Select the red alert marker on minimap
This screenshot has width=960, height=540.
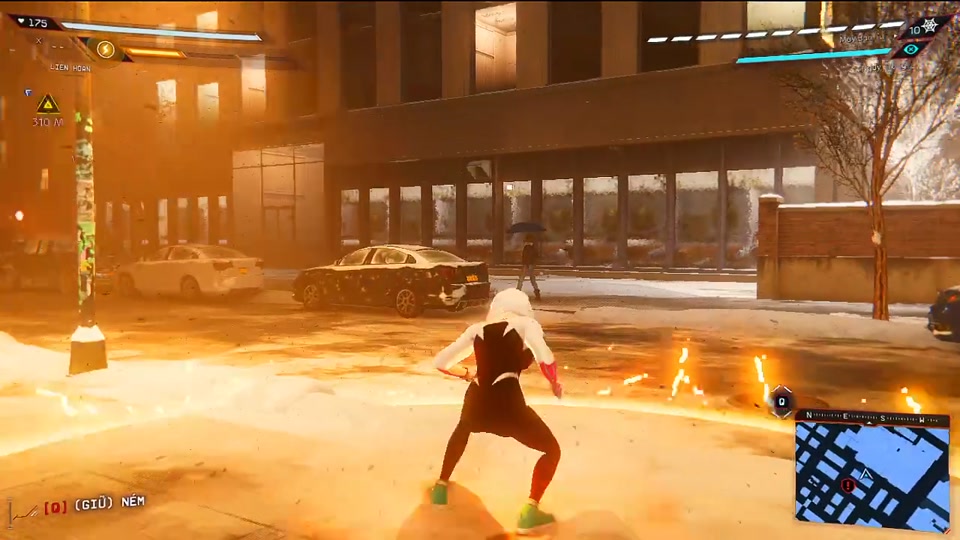click(x=848, y=485)
